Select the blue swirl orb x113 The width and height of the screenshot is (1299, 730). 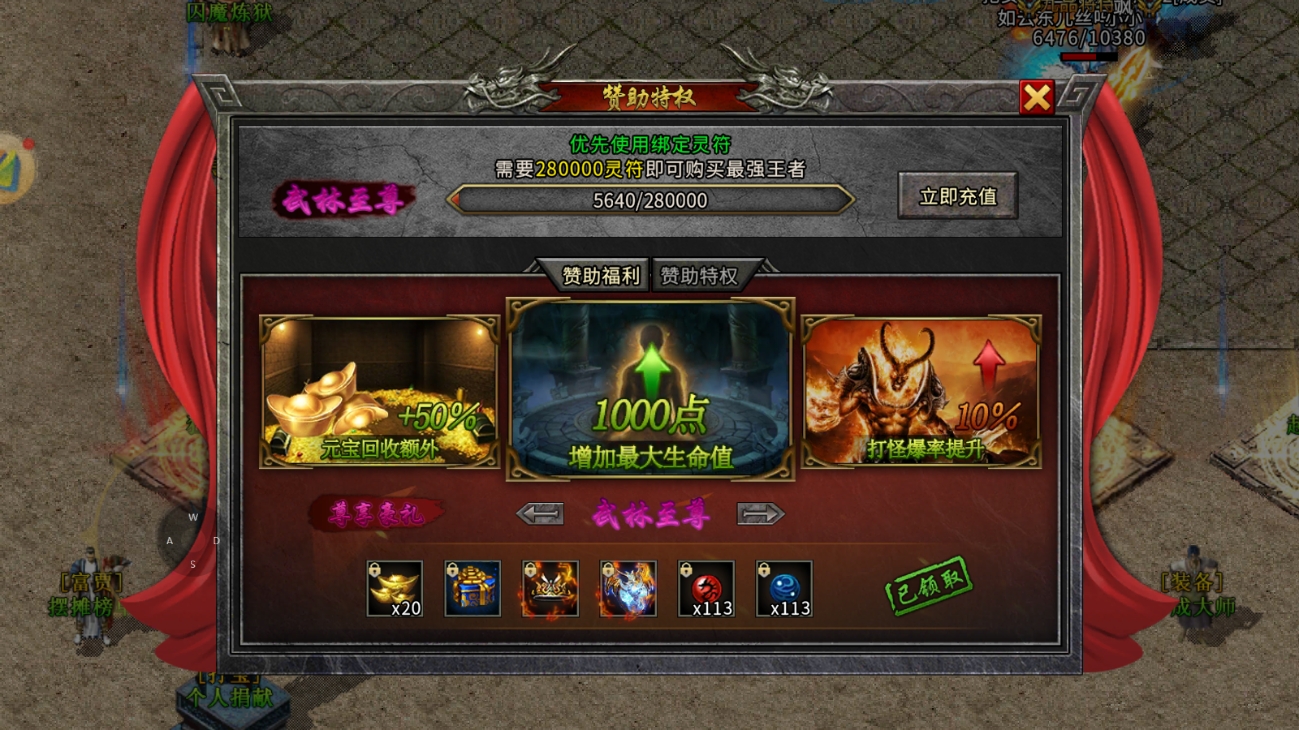(784, 588)
